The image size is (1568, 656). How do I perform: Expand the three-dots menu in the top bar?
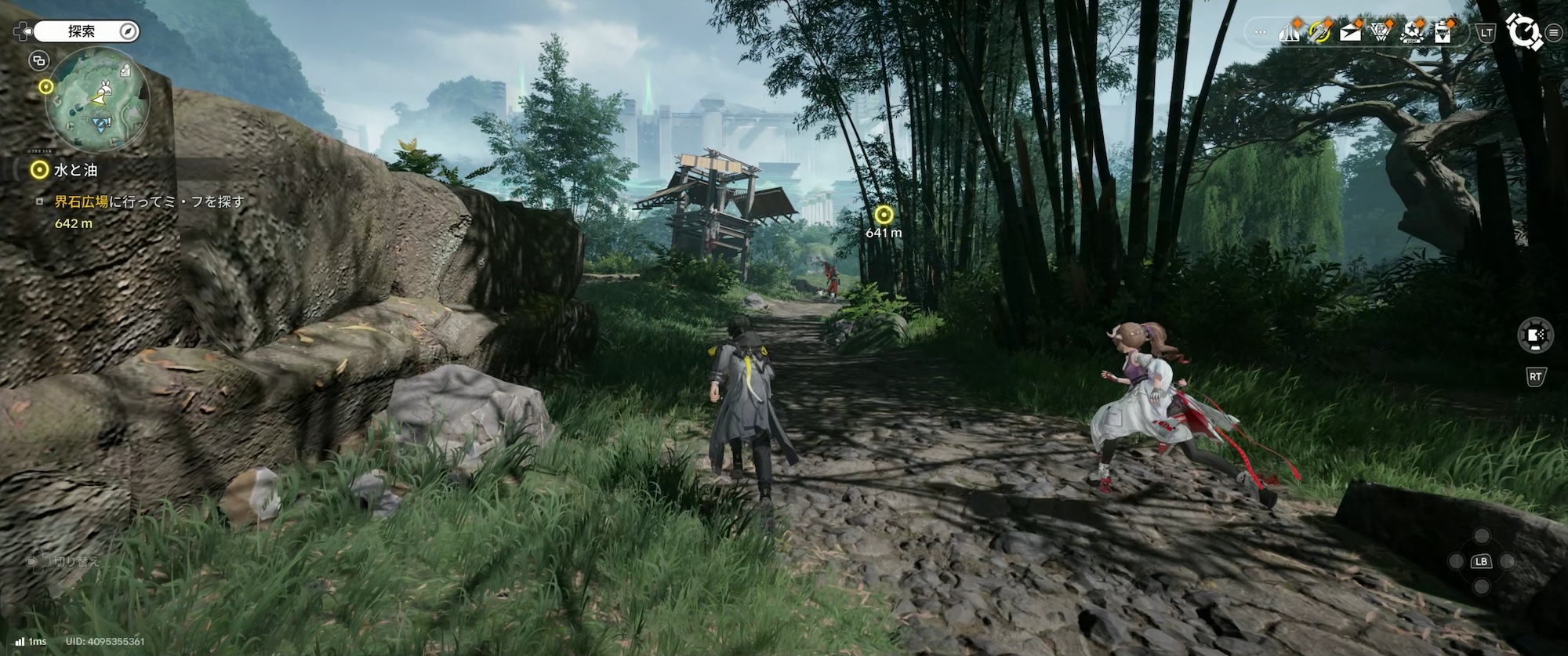(x=1261, y=33)
